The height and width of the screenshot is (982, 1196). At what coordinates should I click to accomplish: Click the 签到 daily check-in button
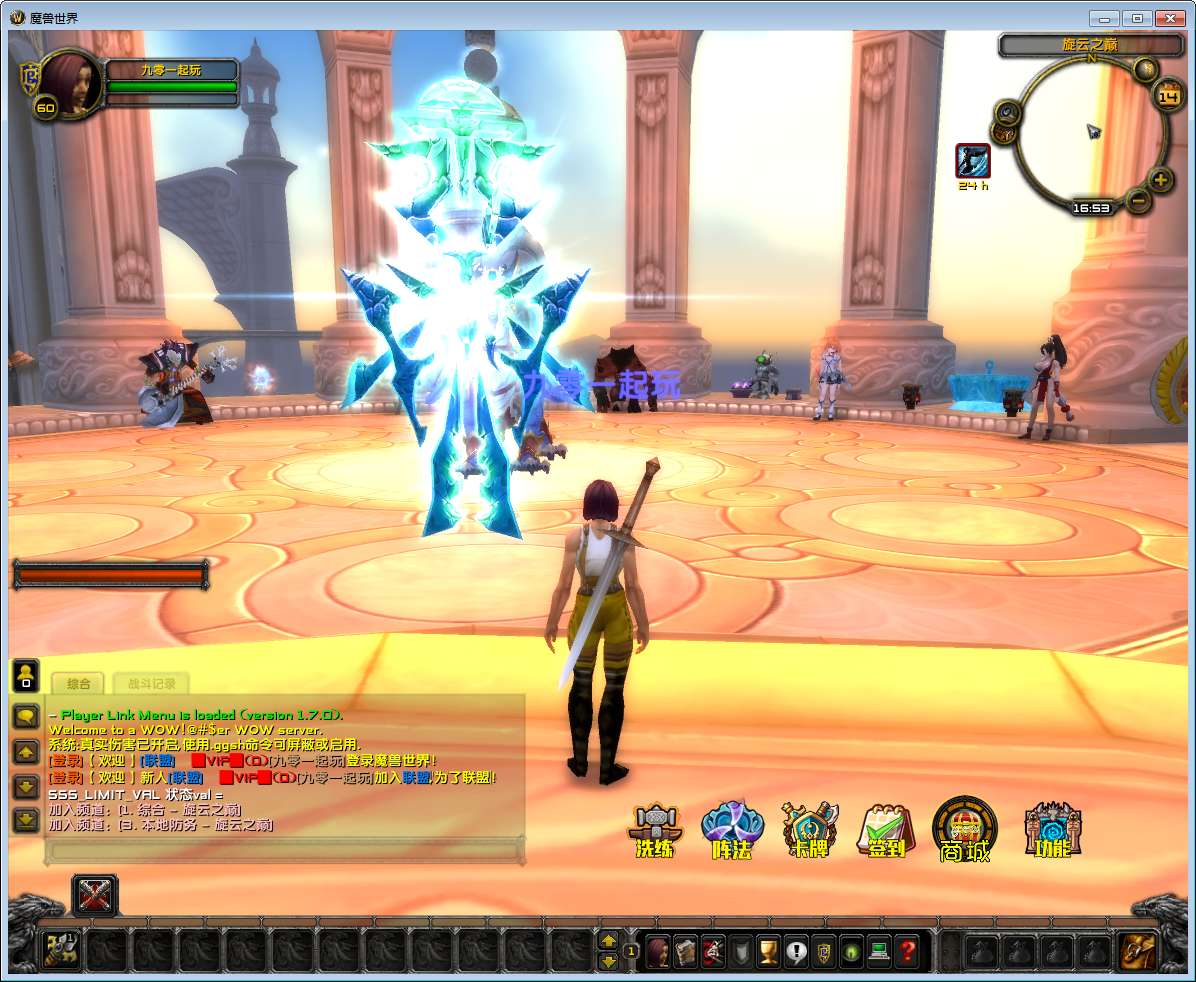(886, 831)
